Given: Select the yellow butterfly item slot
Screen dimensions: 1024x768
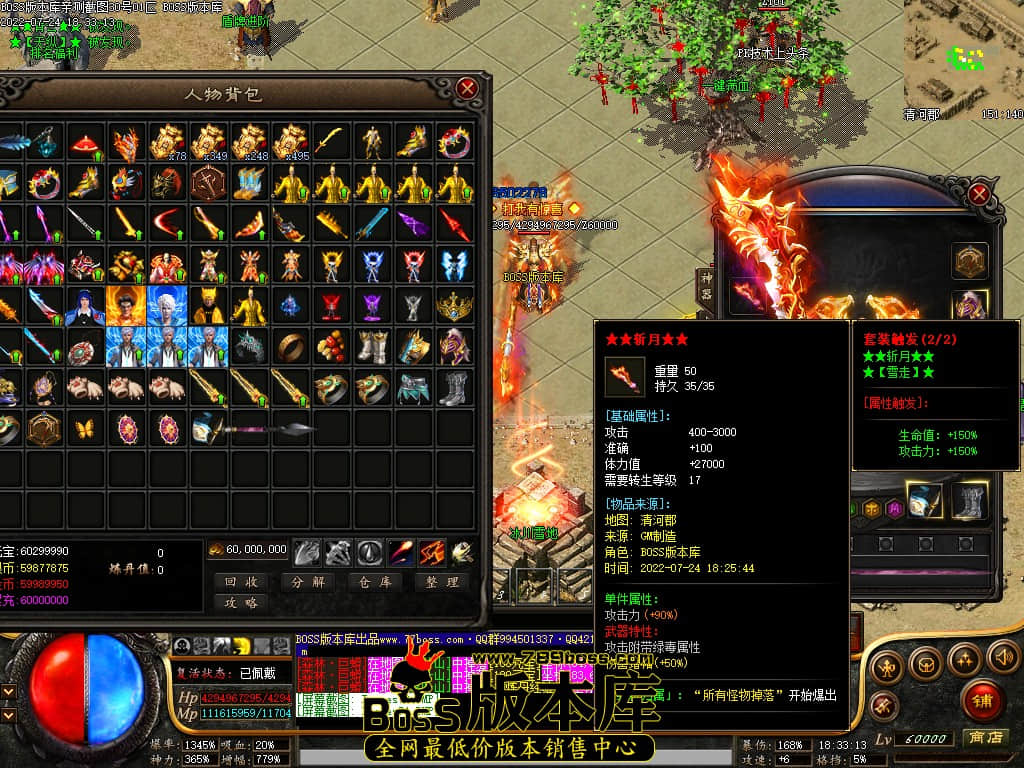Looking at the screenshot, I should [x=85, y=429].
